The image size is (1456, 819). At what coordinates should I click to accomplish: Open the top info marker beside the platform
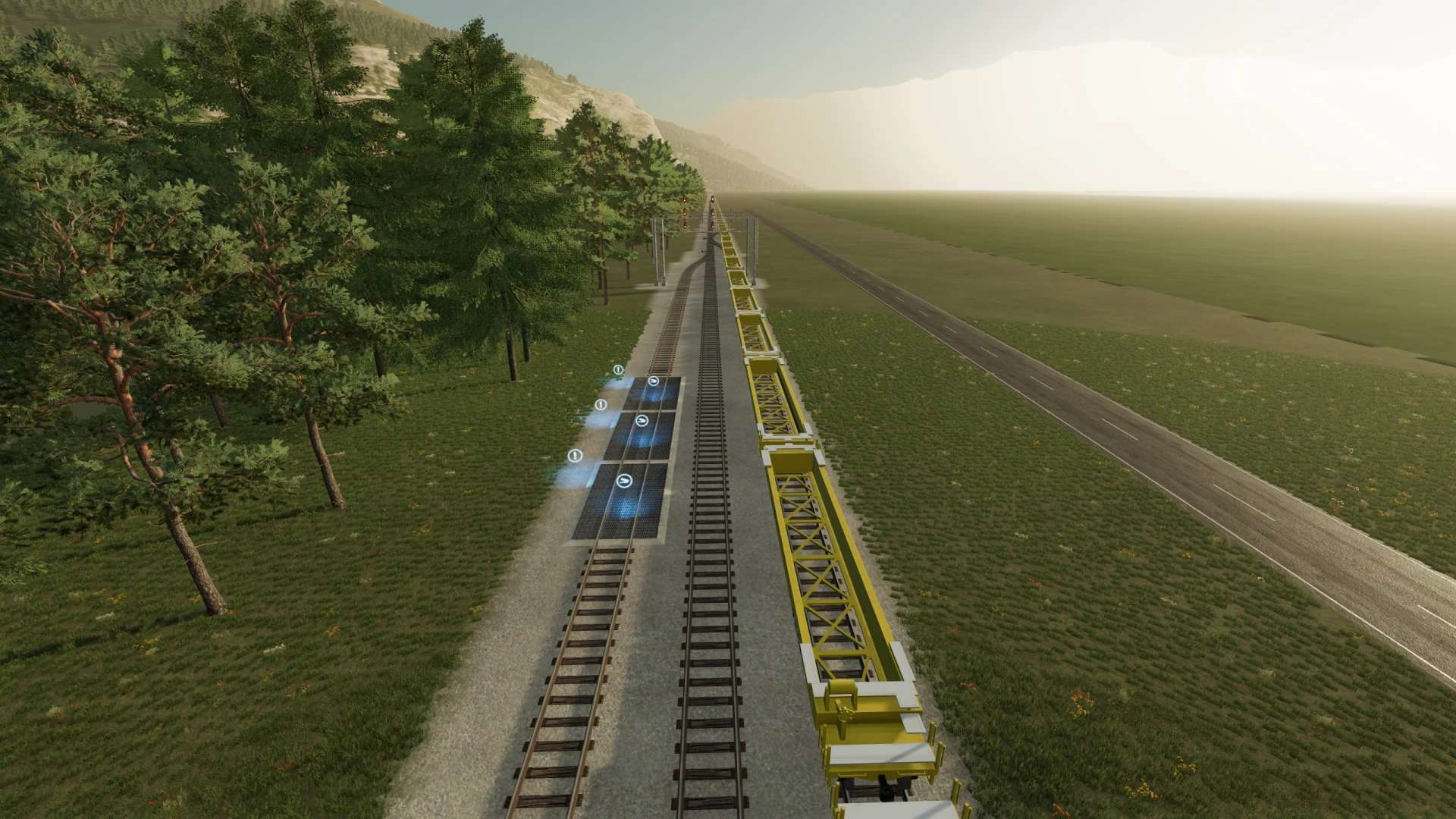point(618,370)
